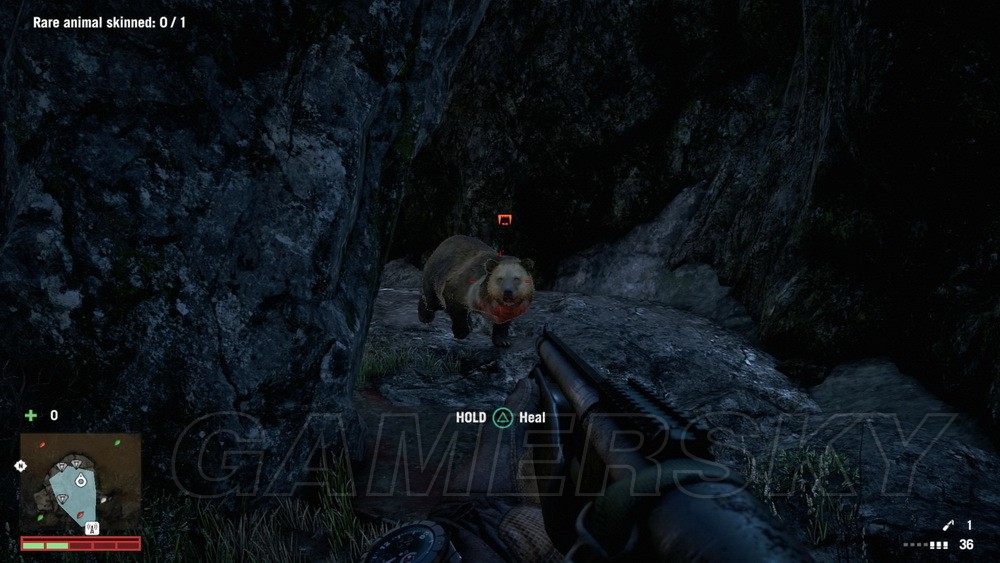Click the north compass marker beside minimap
Viewport: 1000px width, 563px height.
20,466
